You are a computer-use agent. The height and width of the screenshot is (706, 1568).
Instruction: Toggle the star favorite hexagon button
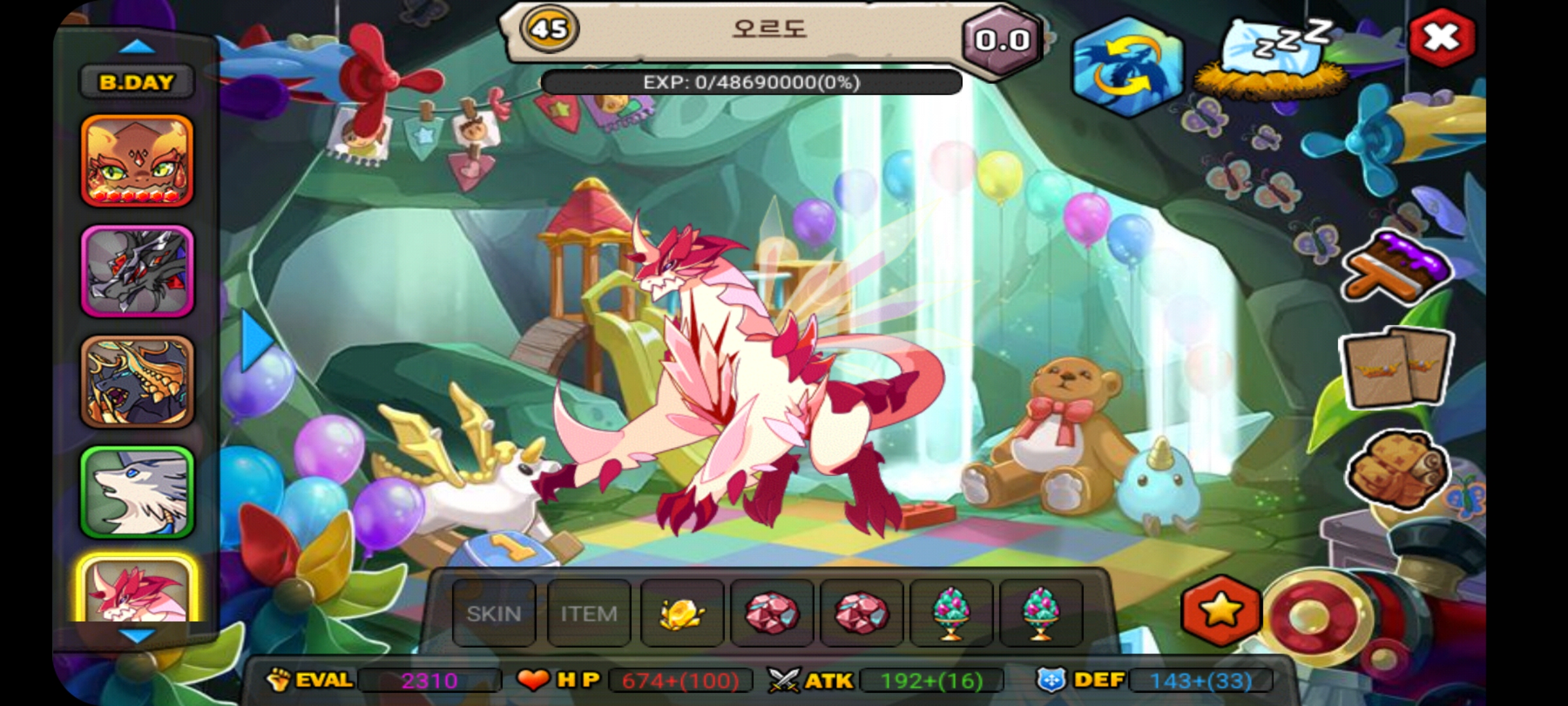pos(1220,612)
